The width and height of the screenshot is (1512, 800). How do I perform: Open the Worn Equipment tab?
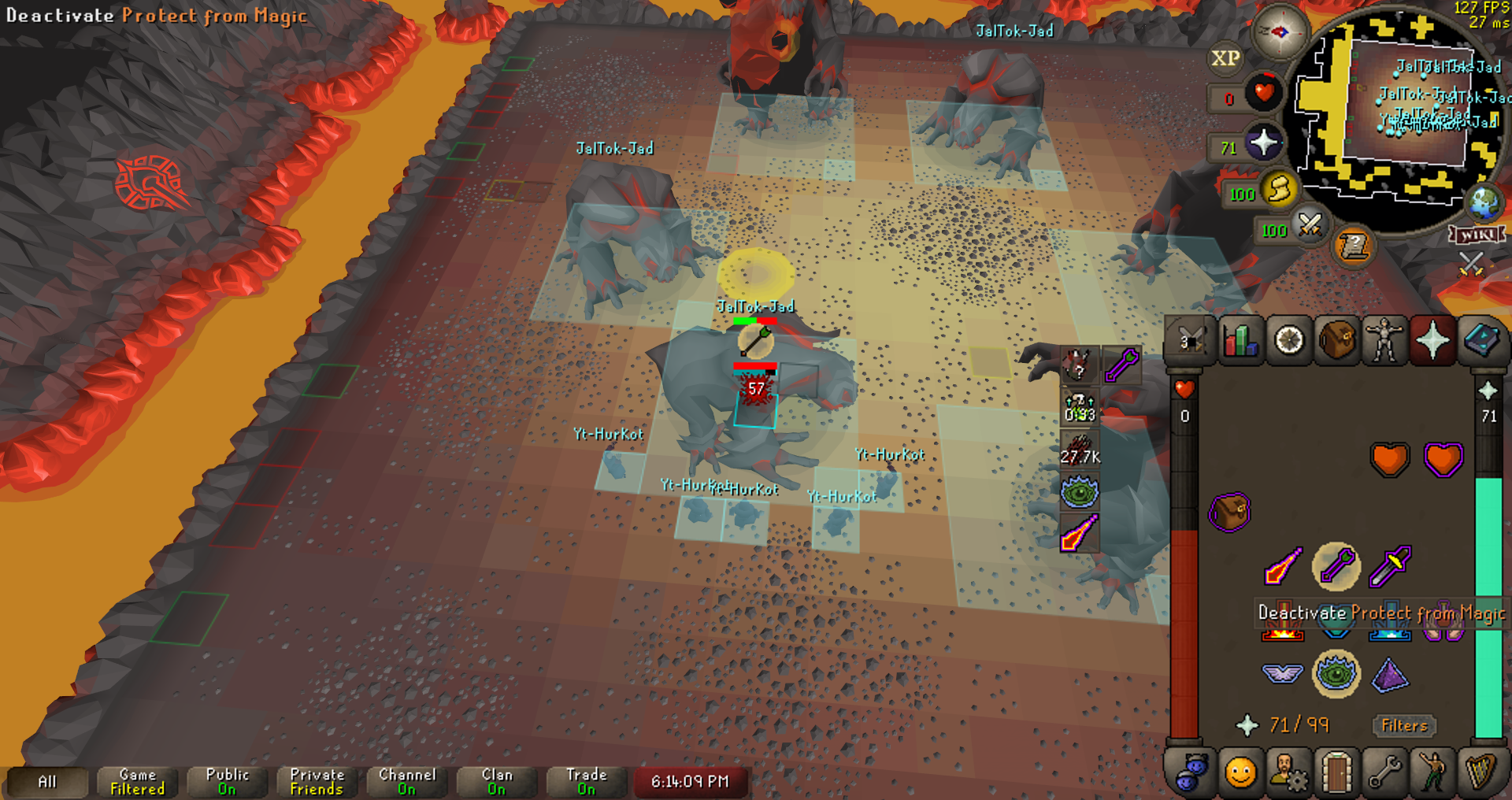(1384, 342)
